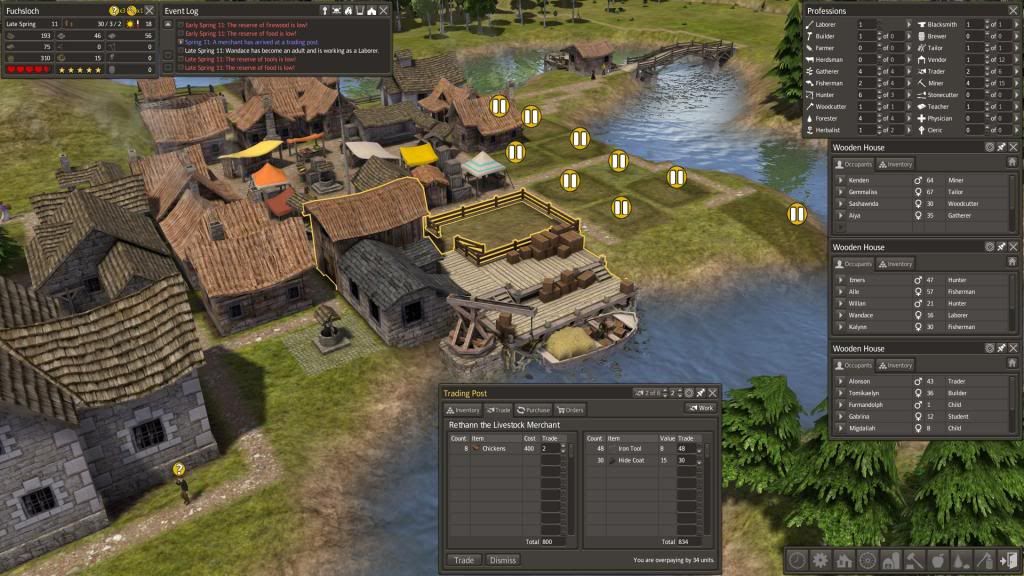Close the Fuchsloch town status window

pyautogui.click(x=148, y=10)
